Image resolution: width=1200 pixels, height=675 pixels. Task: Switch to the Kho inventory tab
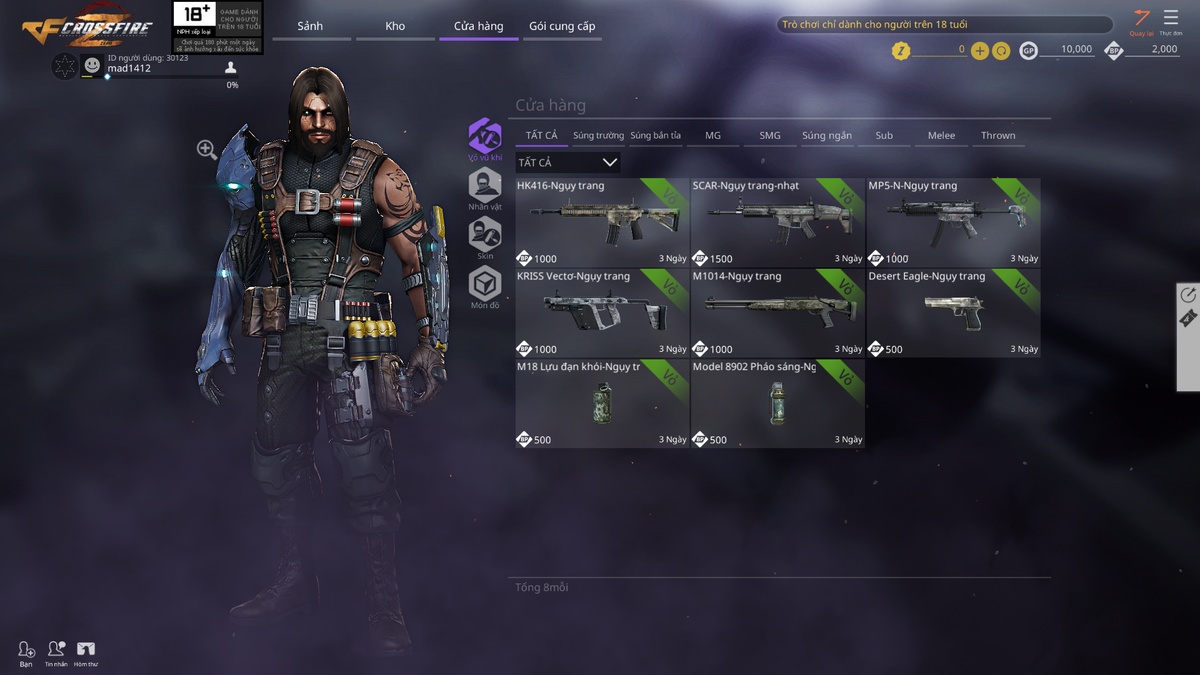pos(395,26)
